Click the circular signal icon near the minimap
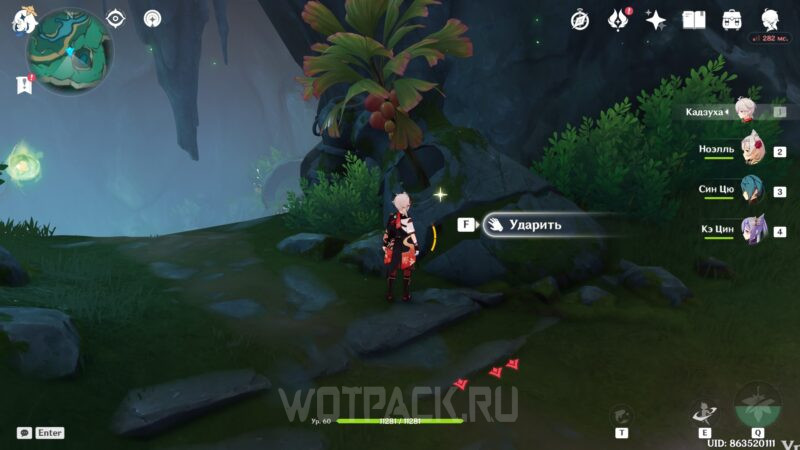Screen dimensions: 800x450 152,18
